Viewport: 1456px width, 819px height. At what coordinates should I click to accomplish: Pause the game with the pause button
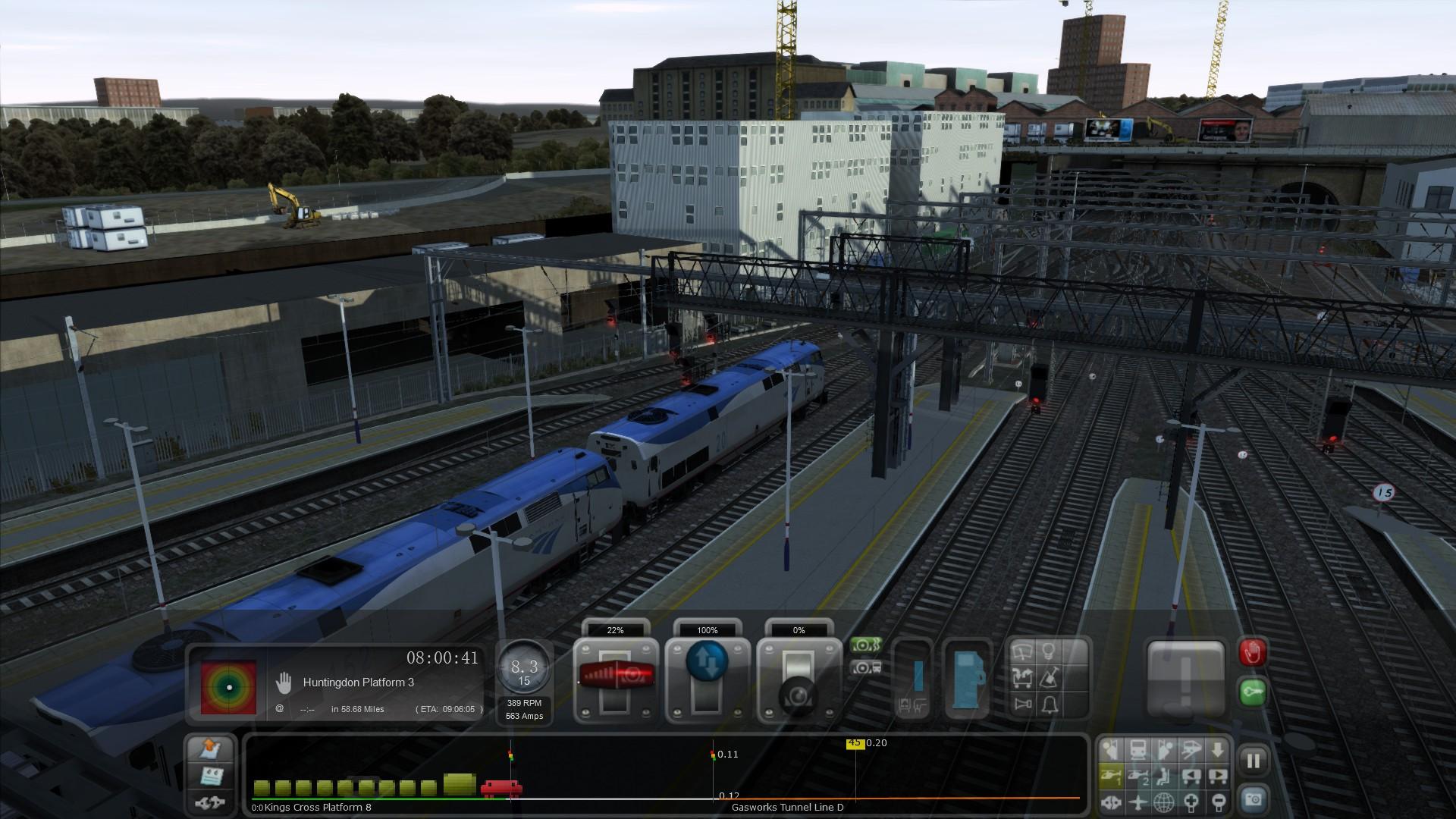pos(1253,760)
